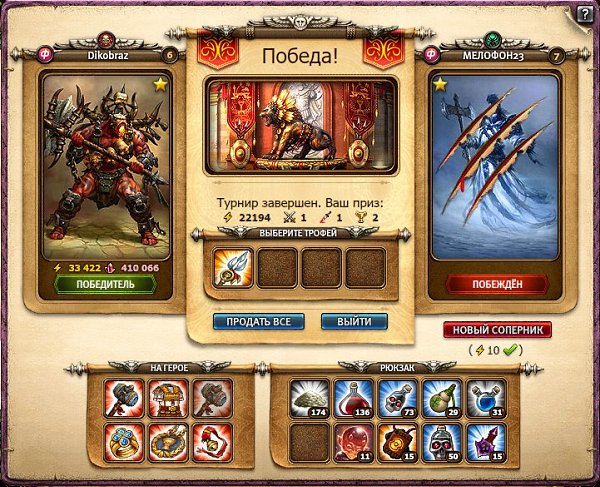Select the red potion with 136 count
Screen dimensions: 600x487
354,398
